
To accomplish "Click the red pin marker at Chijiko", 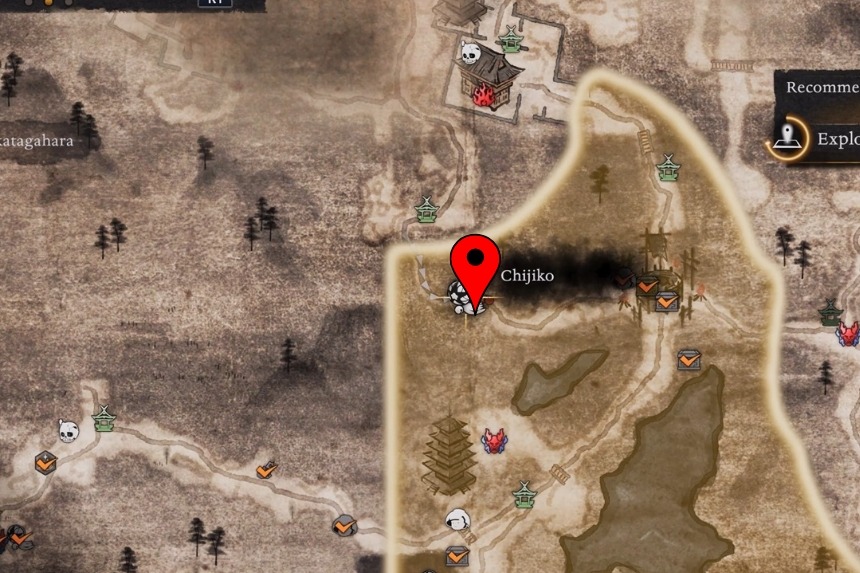I will [476, 262].
